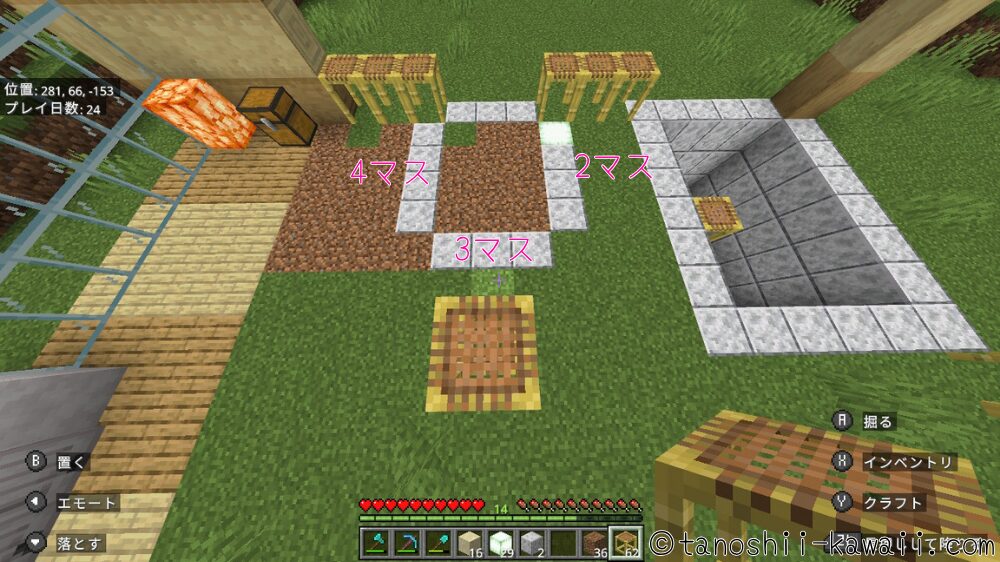Choose the diamond shovel in the hotbar
Screen dimensions: 1000x562
click(442, 542)
